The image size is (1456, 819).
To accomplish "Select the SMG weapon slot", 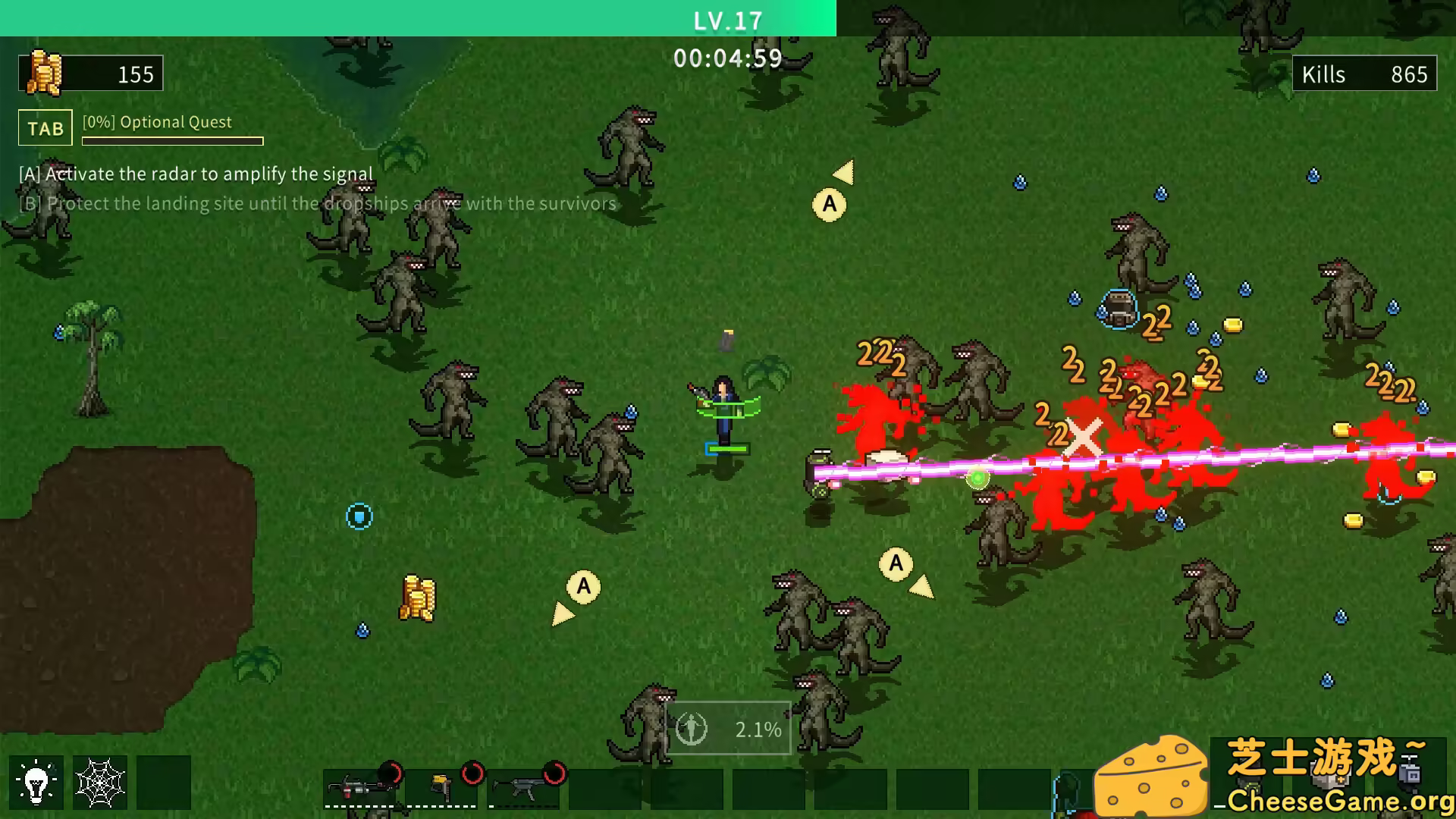I will [523, 789].
